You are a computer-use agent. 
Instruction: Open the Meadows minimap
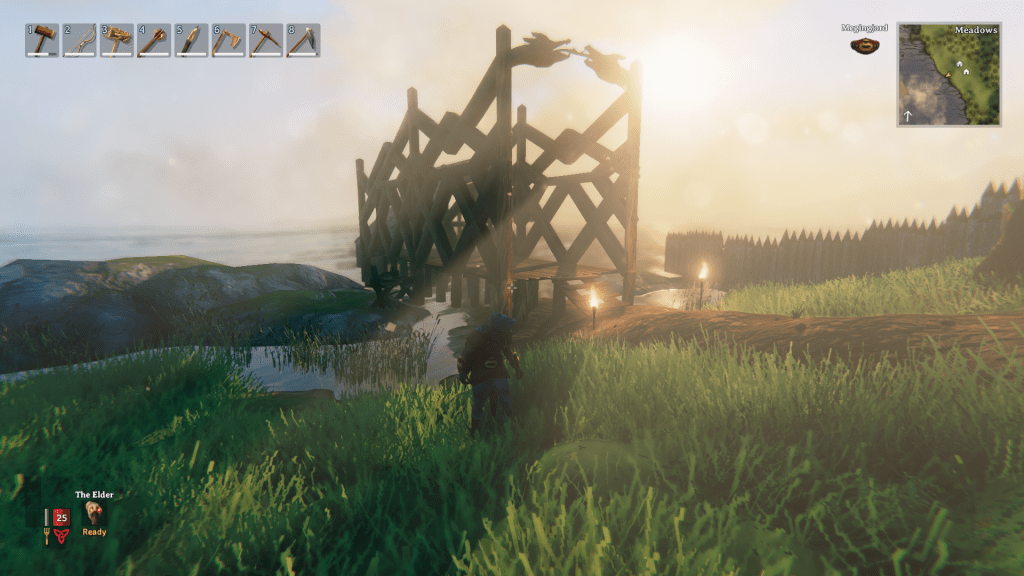948,74
